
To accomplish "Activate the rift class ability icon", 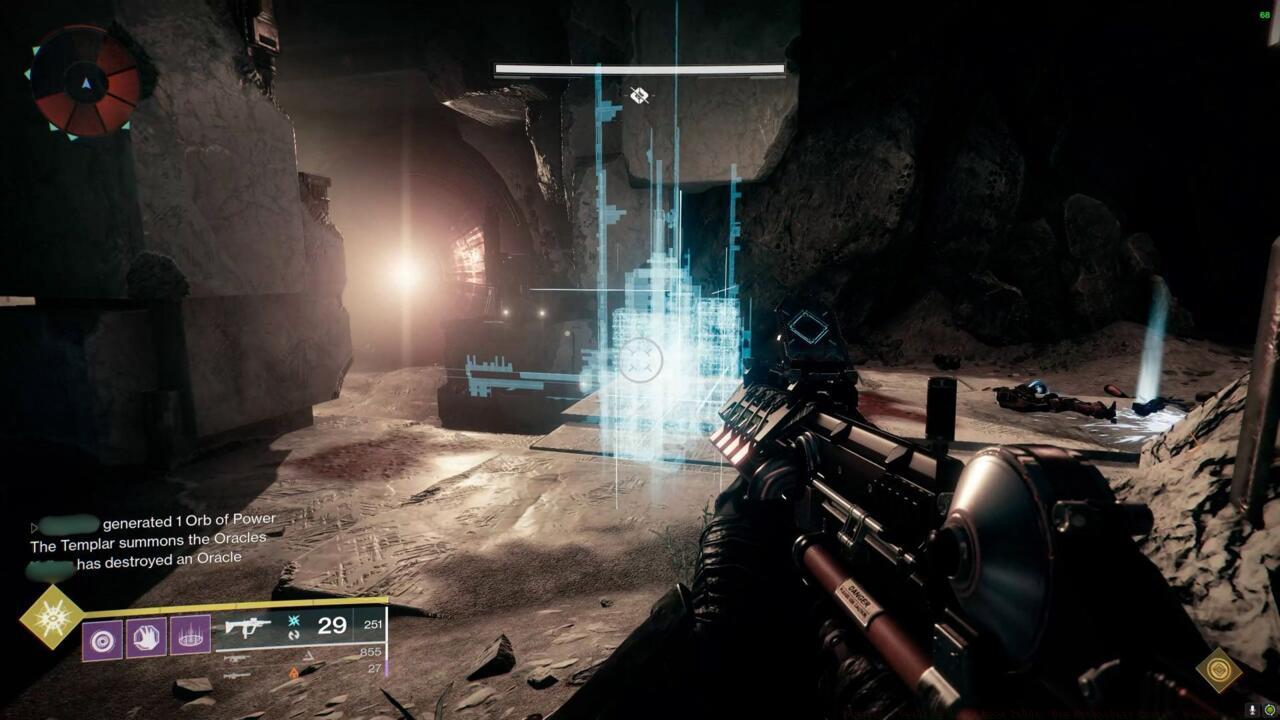I will pyautogui.click(x=190, y=637).
